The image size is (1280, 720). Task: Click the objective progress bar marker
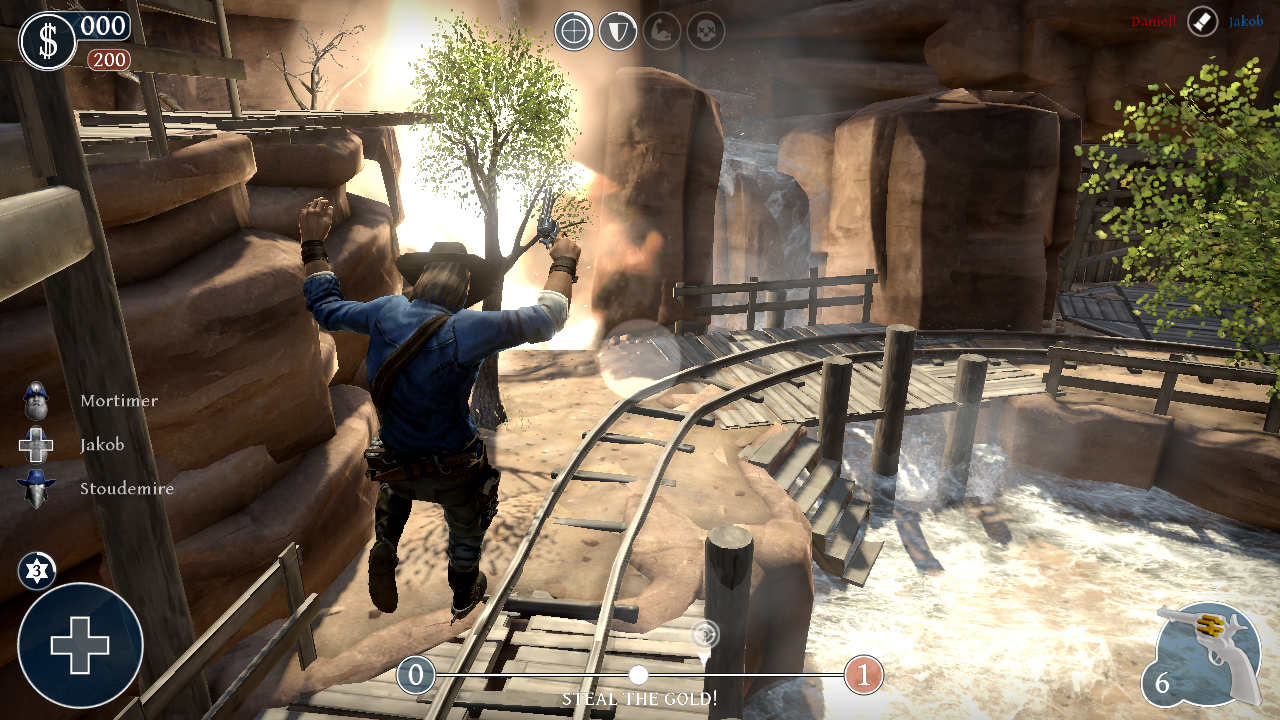coord(640,676)
